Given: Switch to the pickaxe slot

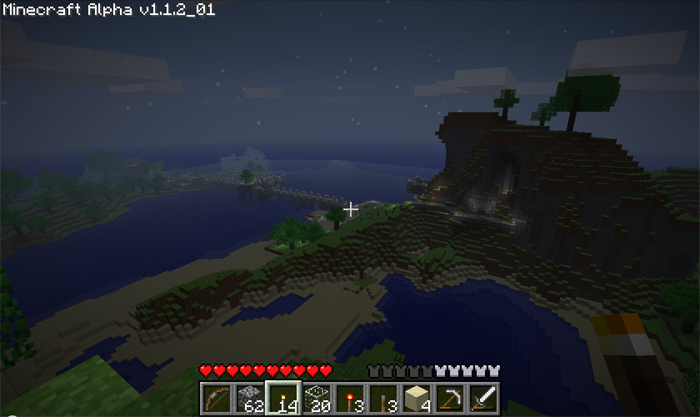Looking at the screenshot, I should pyautogui.click(x=451, y=399).
